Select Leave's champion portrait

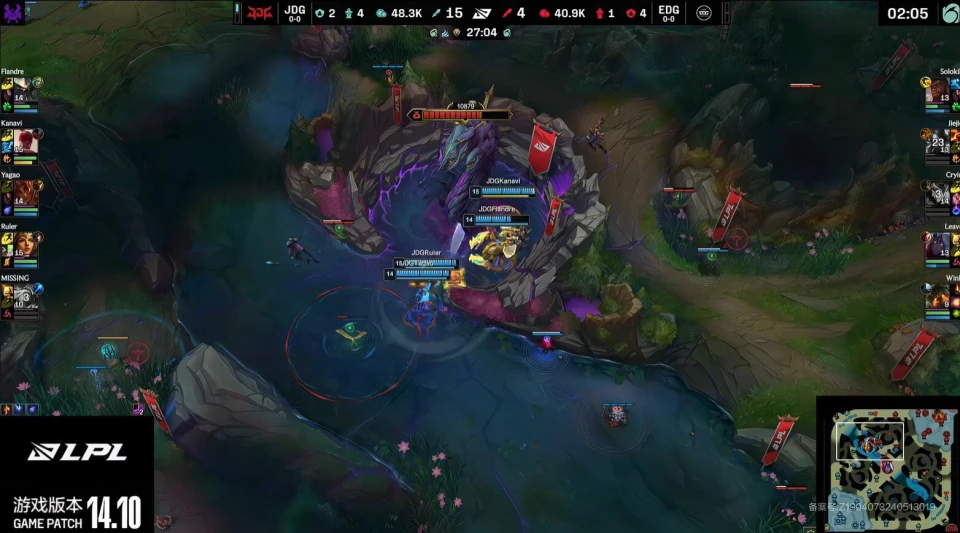click(x=939, y=246)
